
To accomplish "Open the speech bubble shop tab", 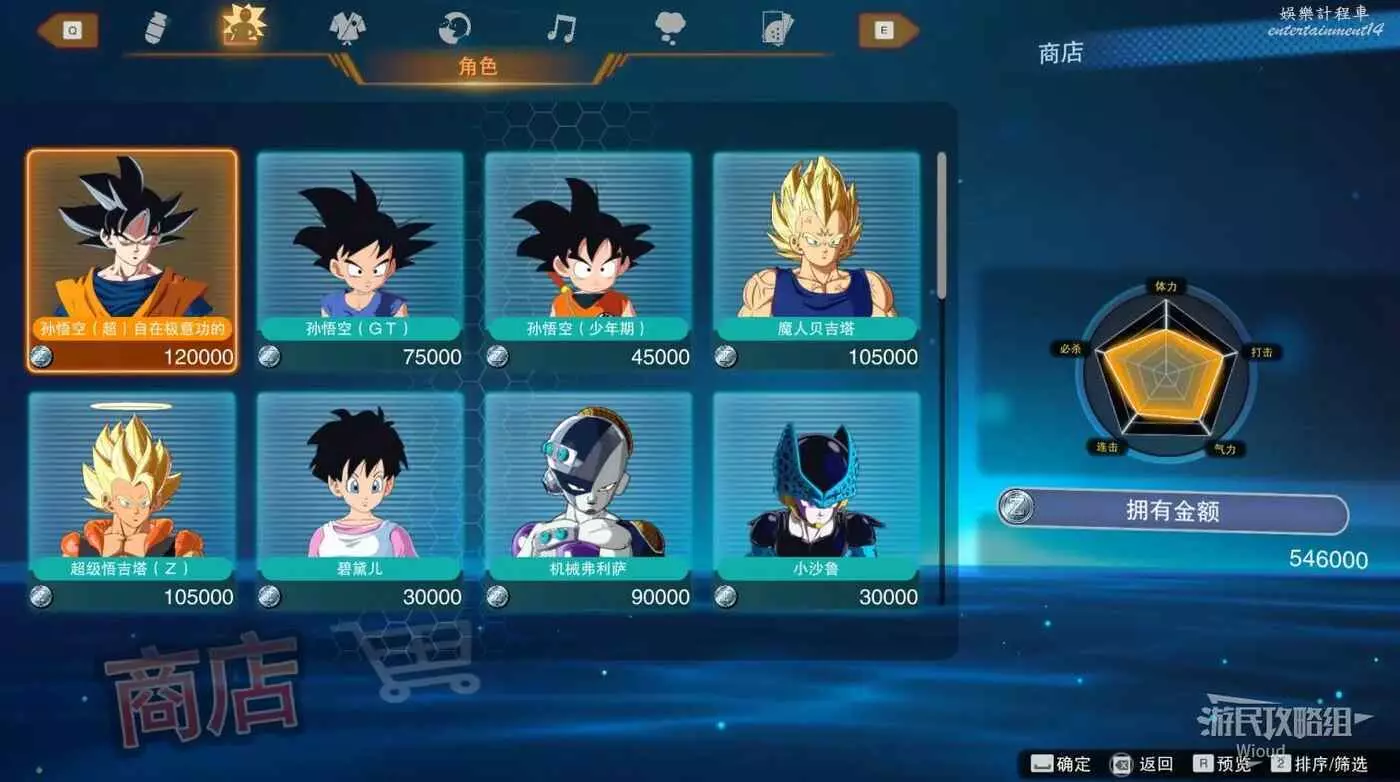I will click(x=670, y=28).
